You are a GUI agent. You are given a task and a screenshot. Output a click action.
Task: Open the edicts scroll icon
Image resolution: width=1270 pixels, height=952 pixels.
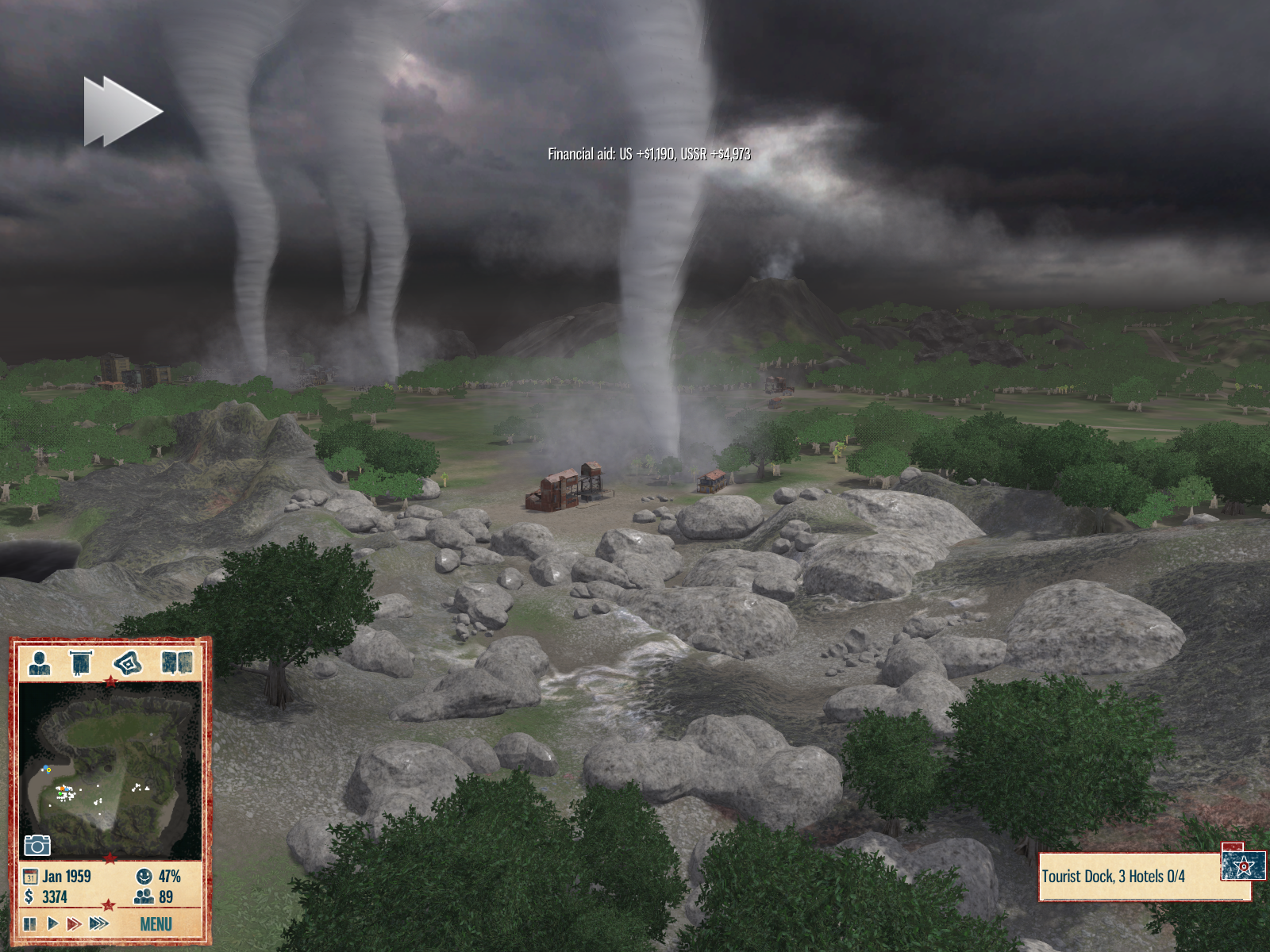(82, 662)
